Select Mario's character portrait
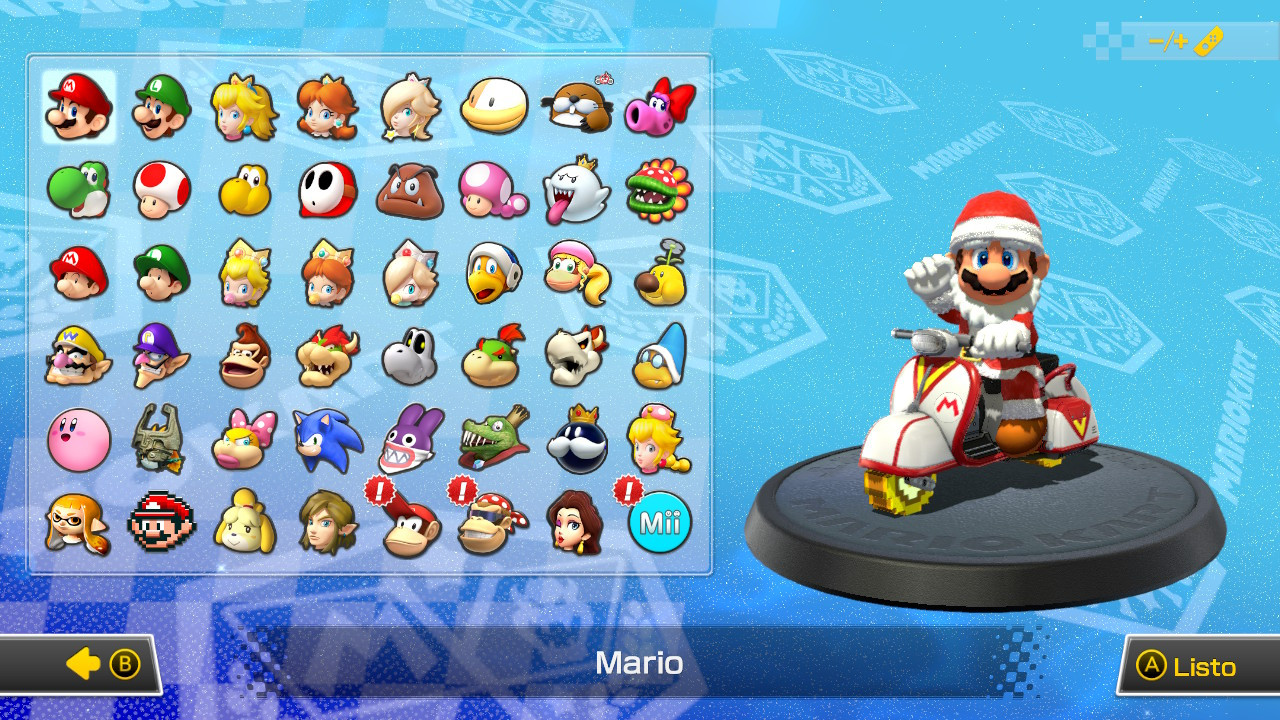Screen dimensions: 1280x720 pyautogui.click(x=79, y=105)
